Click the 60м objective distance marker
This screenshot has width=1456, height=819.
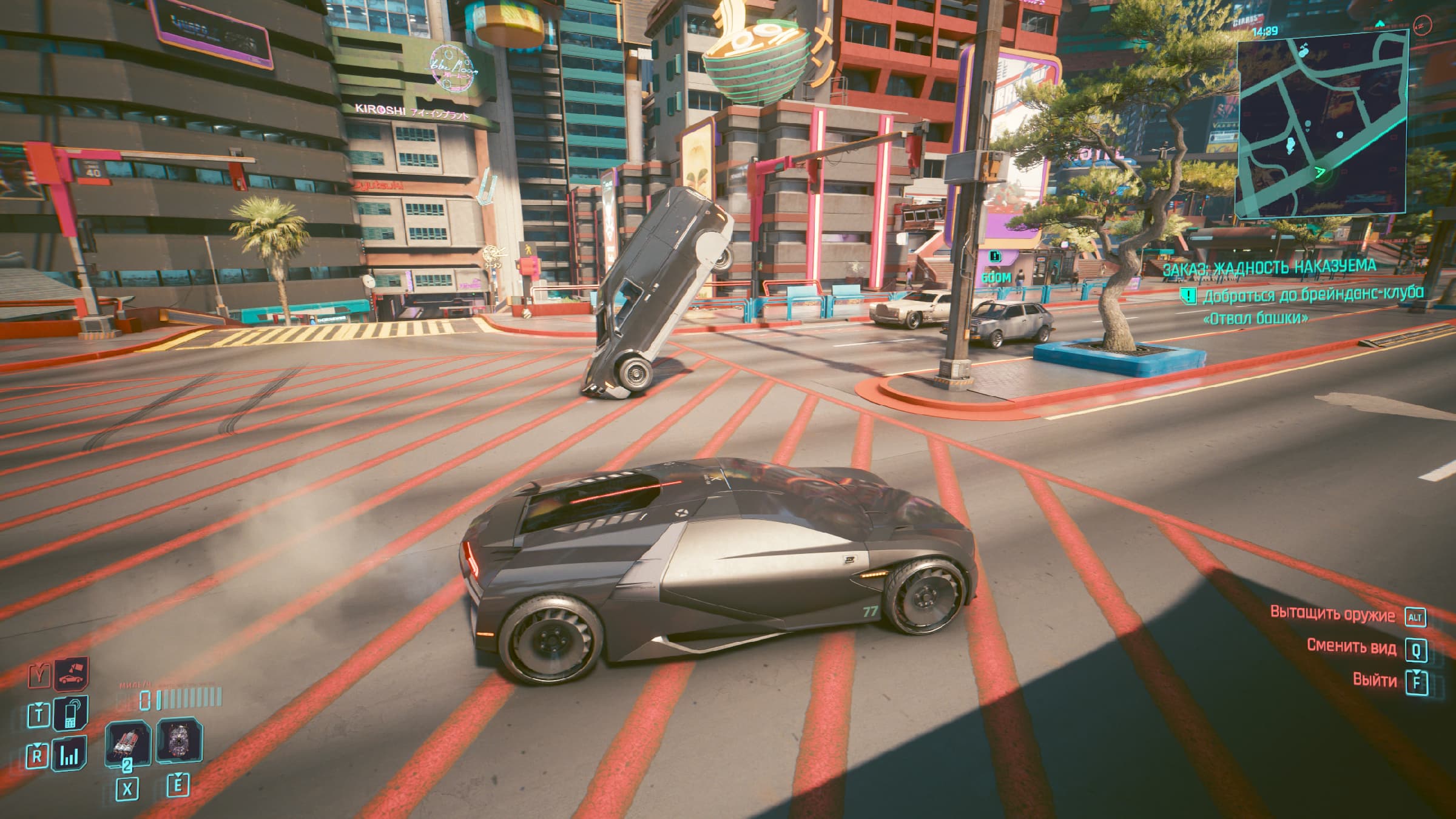[x=996, y=277]
